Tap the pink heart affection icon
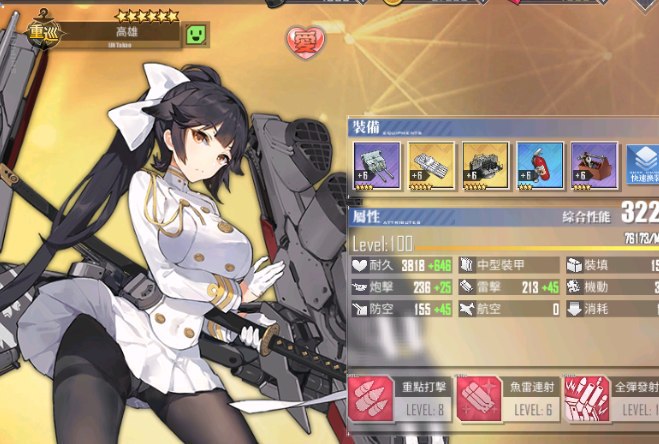The width and height of the screenshot is (659, 444). point(304,41)
